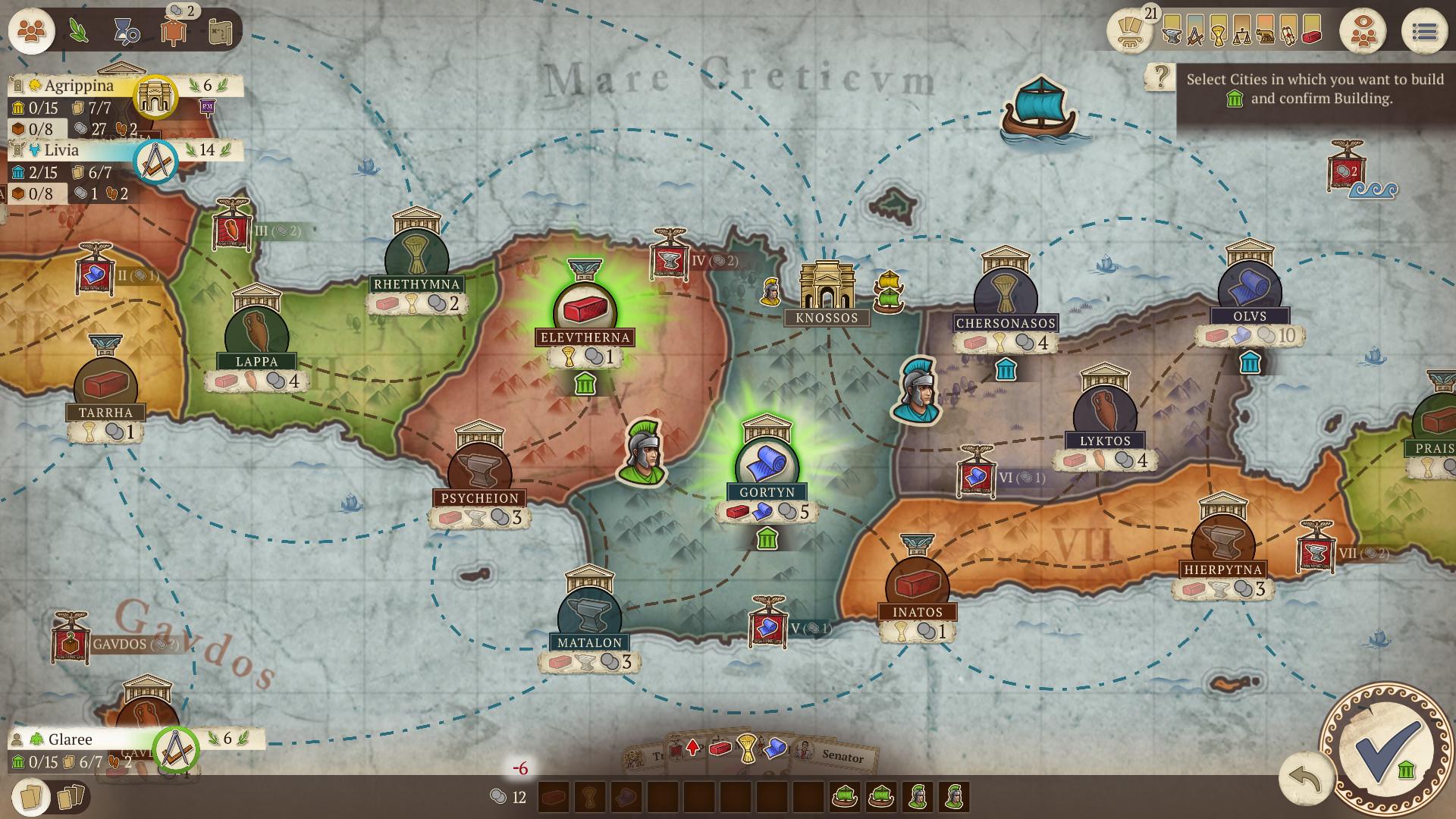Open the map scroll icon in top toolbar
This screenshot has height=819, width=1456.
219,32
